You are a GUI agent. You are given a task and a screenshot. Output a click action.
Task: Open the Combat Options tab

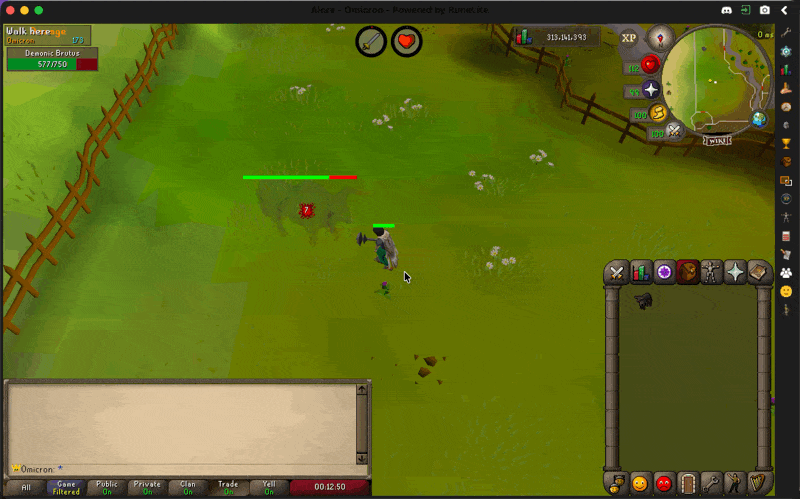click(x=617, y=272)
